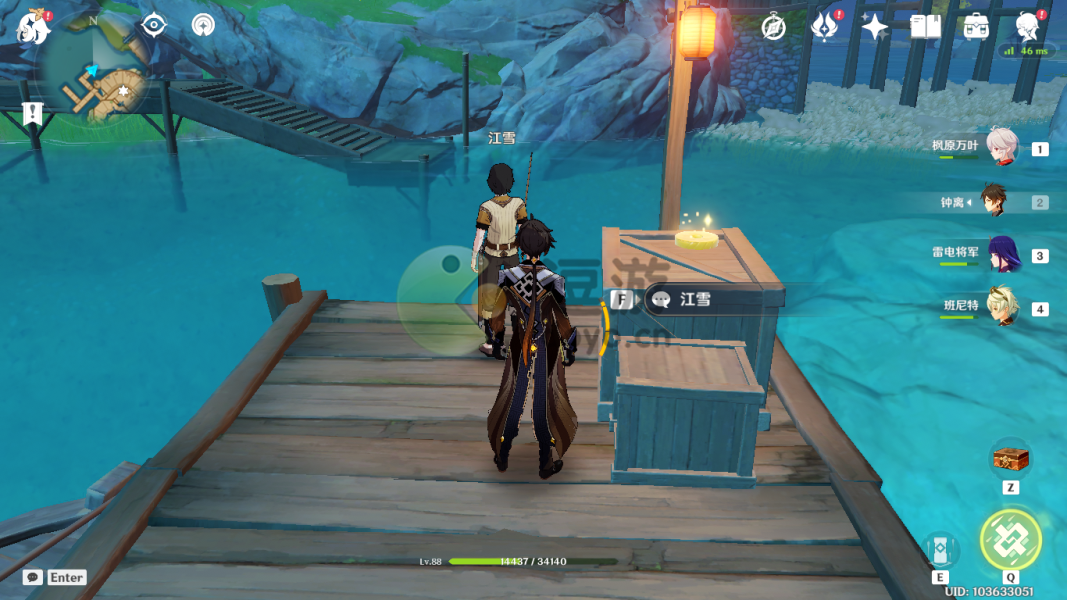Select party member 钟离
Screen dimensions: 1067x600
pos(993,201)
